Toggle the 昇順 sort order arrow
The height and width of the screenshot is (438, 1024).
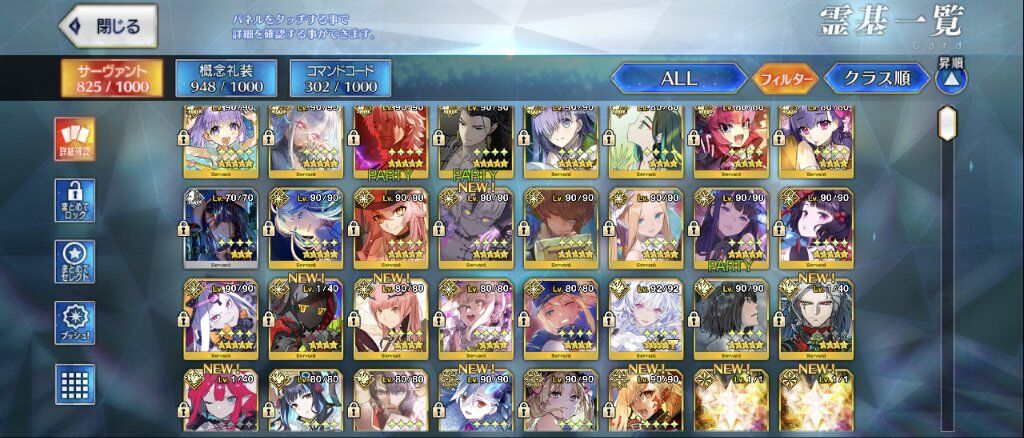[x=951, y=77]
